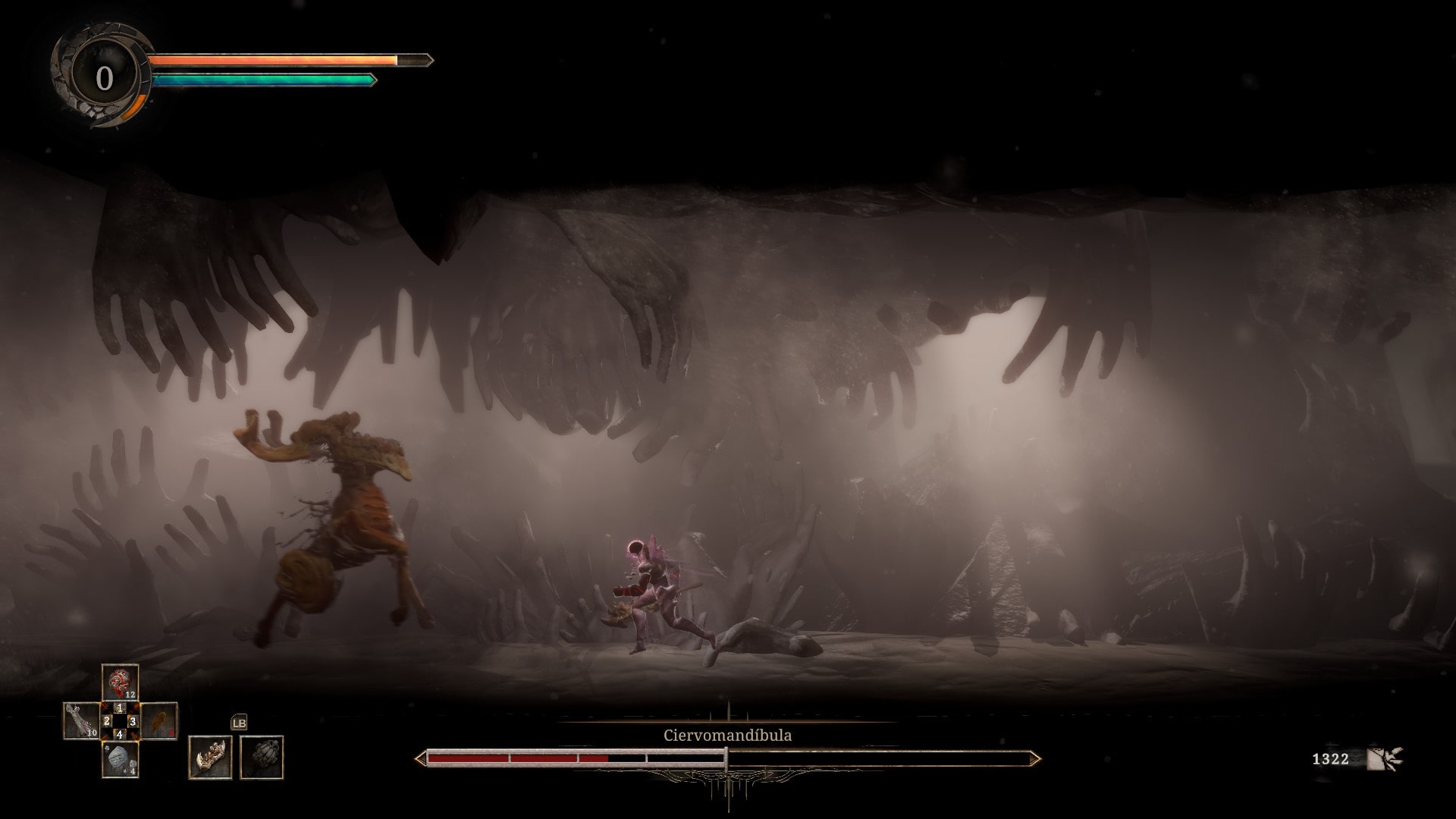1456x819 pixels.
Task: Toggle quick slot 3 on the d-pad selector
Action: point(133,721)
